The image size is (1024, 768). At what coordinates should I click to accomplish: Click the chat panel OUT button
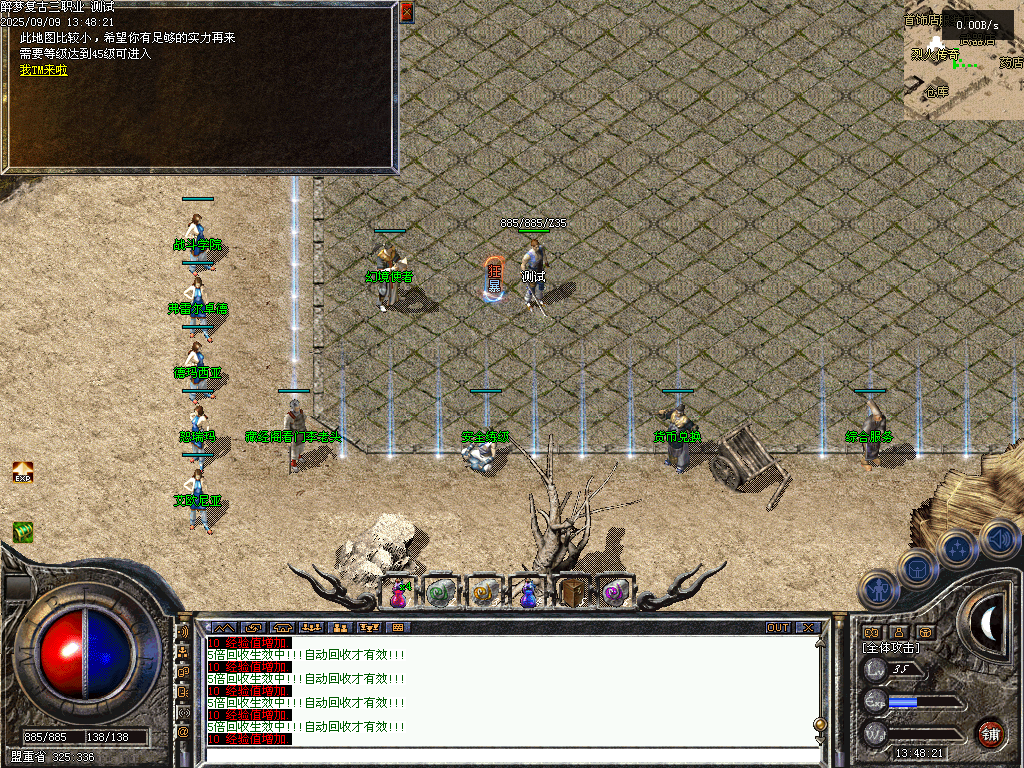tap(778, 628)
